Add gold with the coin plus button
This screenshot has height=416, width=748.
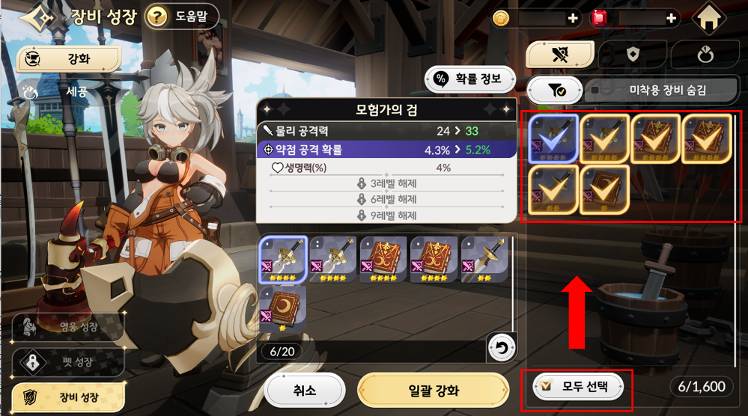pyautogui.click(x=573, y=18)
